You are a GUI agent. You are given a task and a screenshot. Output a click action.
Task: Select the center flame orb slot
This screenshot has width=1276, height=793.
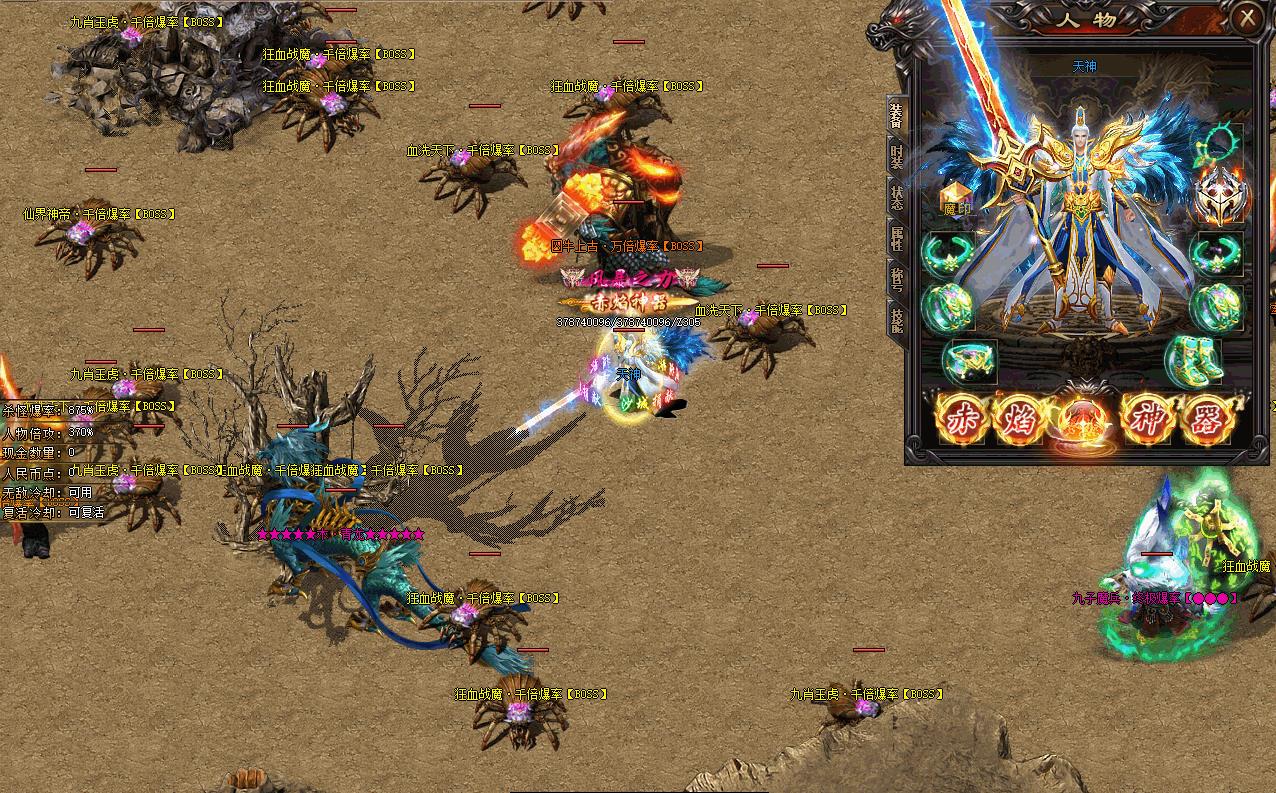click(x=1083, y=418)
